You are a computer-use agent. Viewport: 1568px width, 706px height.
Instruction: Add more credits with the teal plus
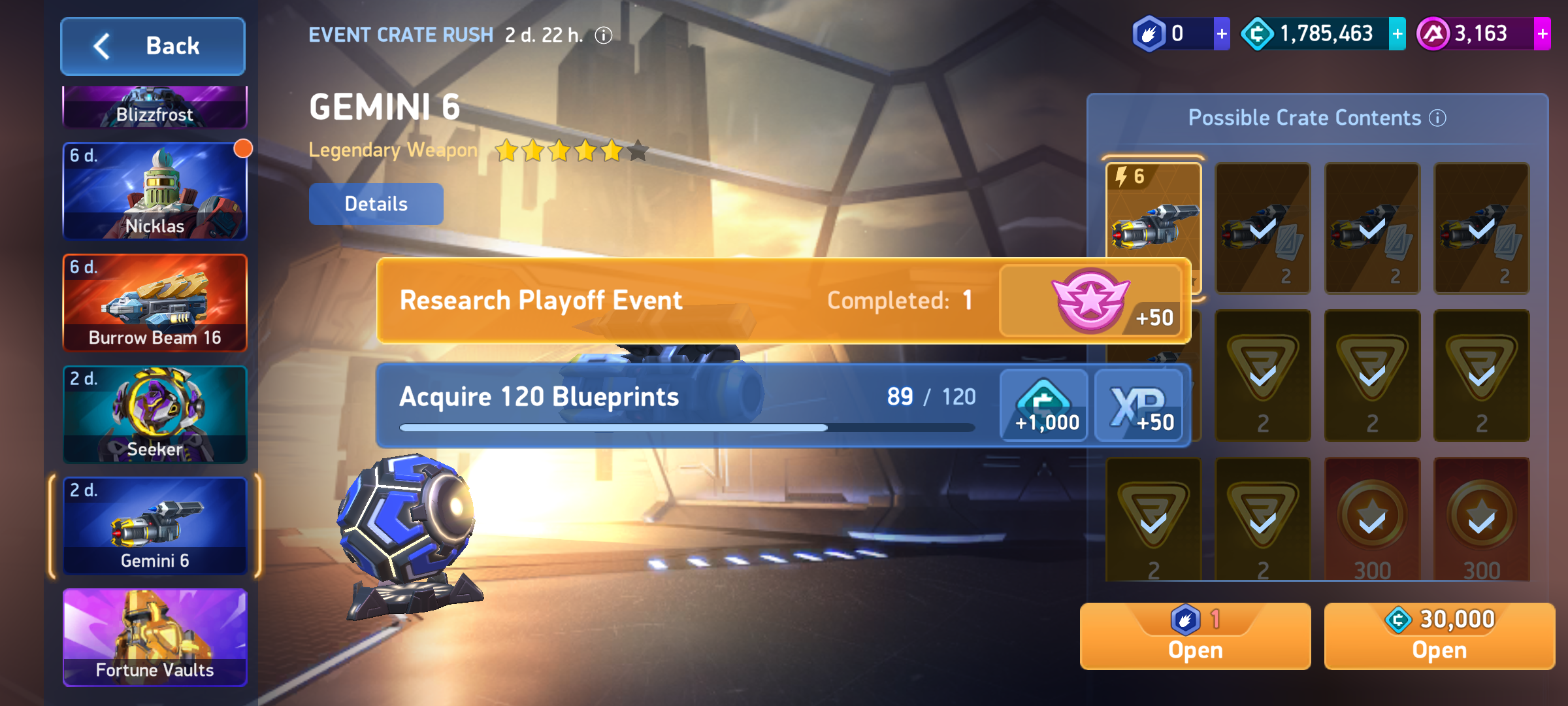click(1397, 34)
